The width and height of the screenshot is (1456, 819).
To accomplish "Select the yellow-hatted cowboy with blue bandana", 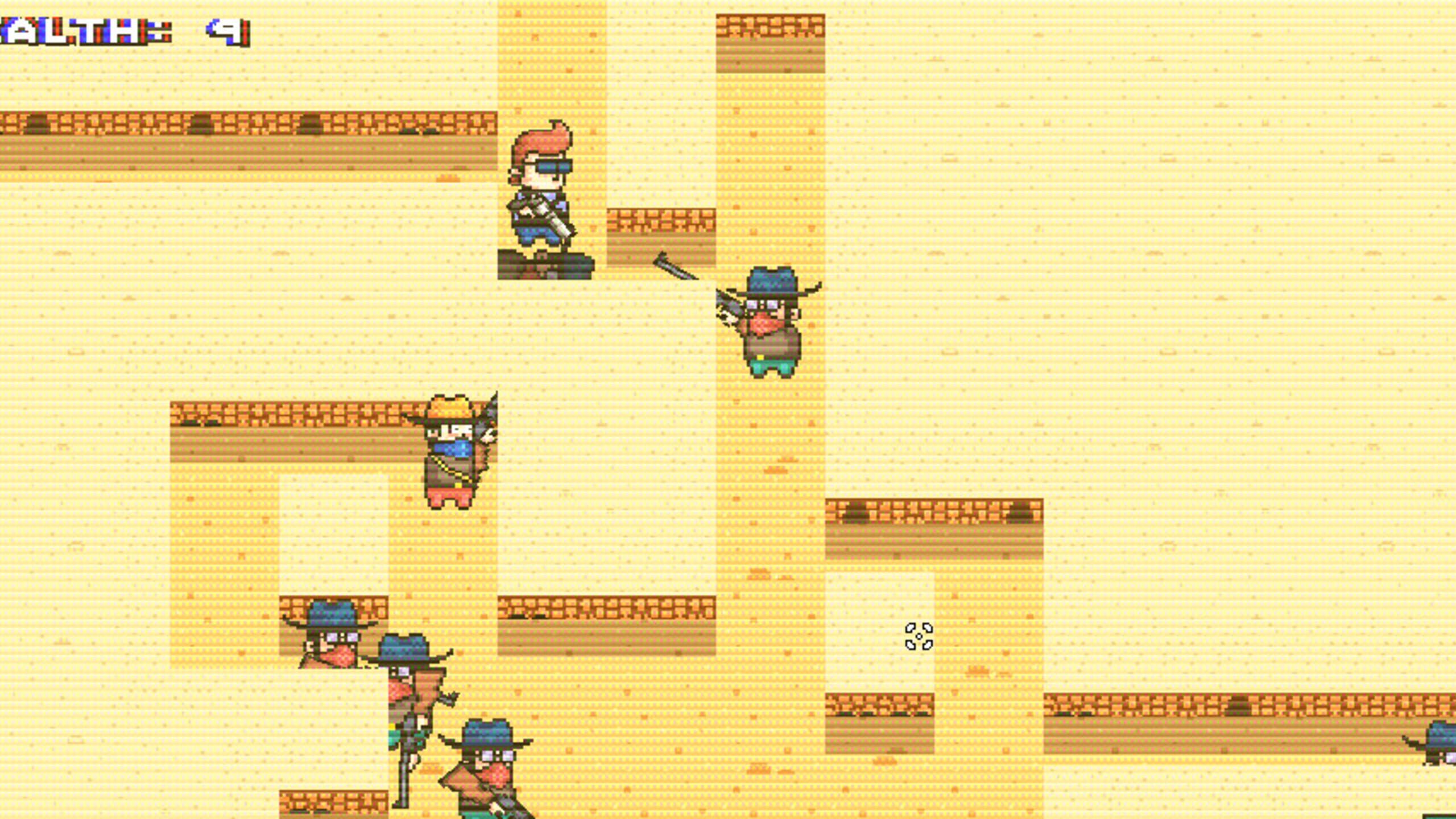I will click(449, 449).
